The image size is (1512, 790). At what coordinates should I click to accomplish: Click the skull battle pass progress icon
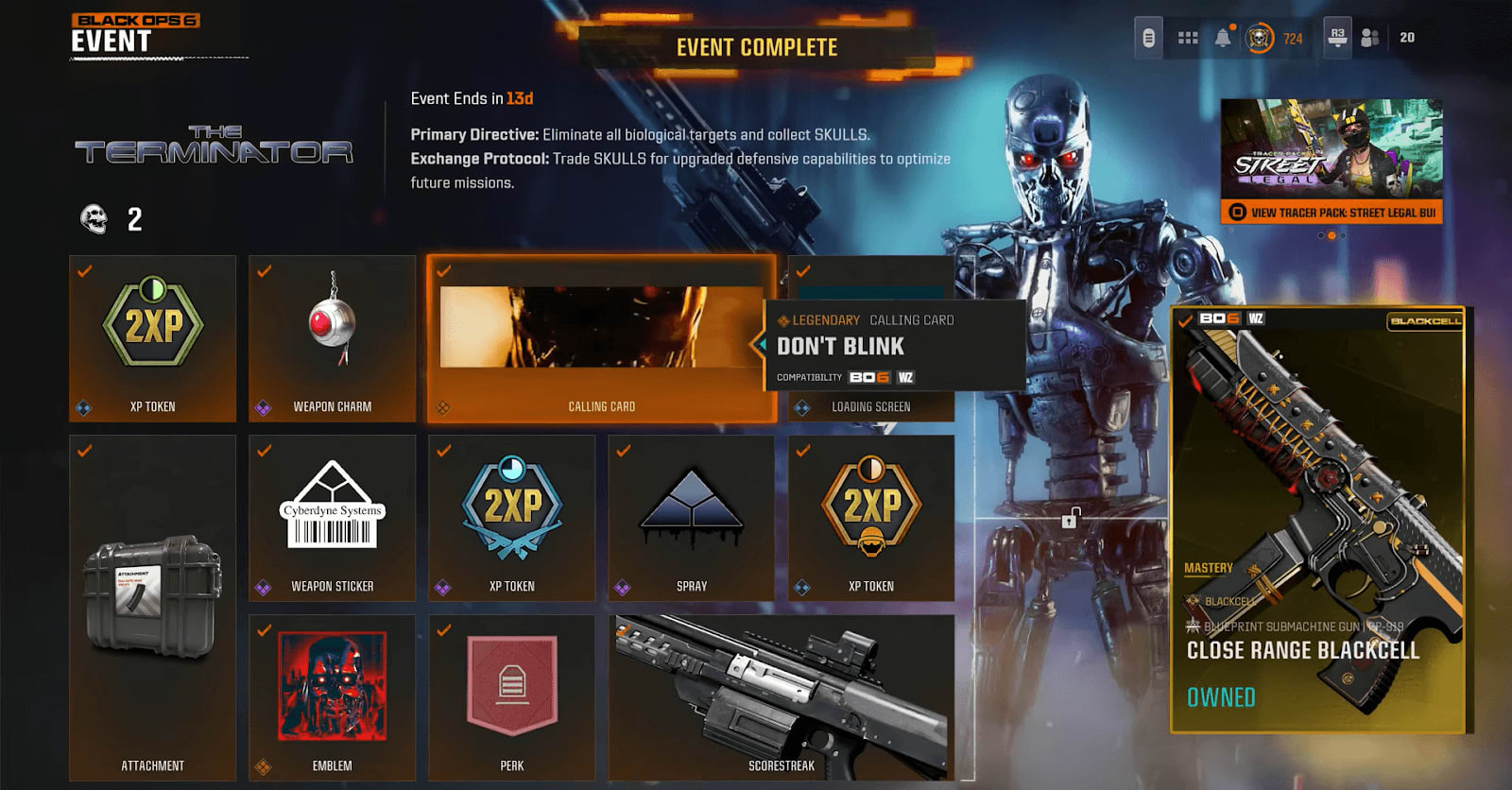[x=1262, y=39]
